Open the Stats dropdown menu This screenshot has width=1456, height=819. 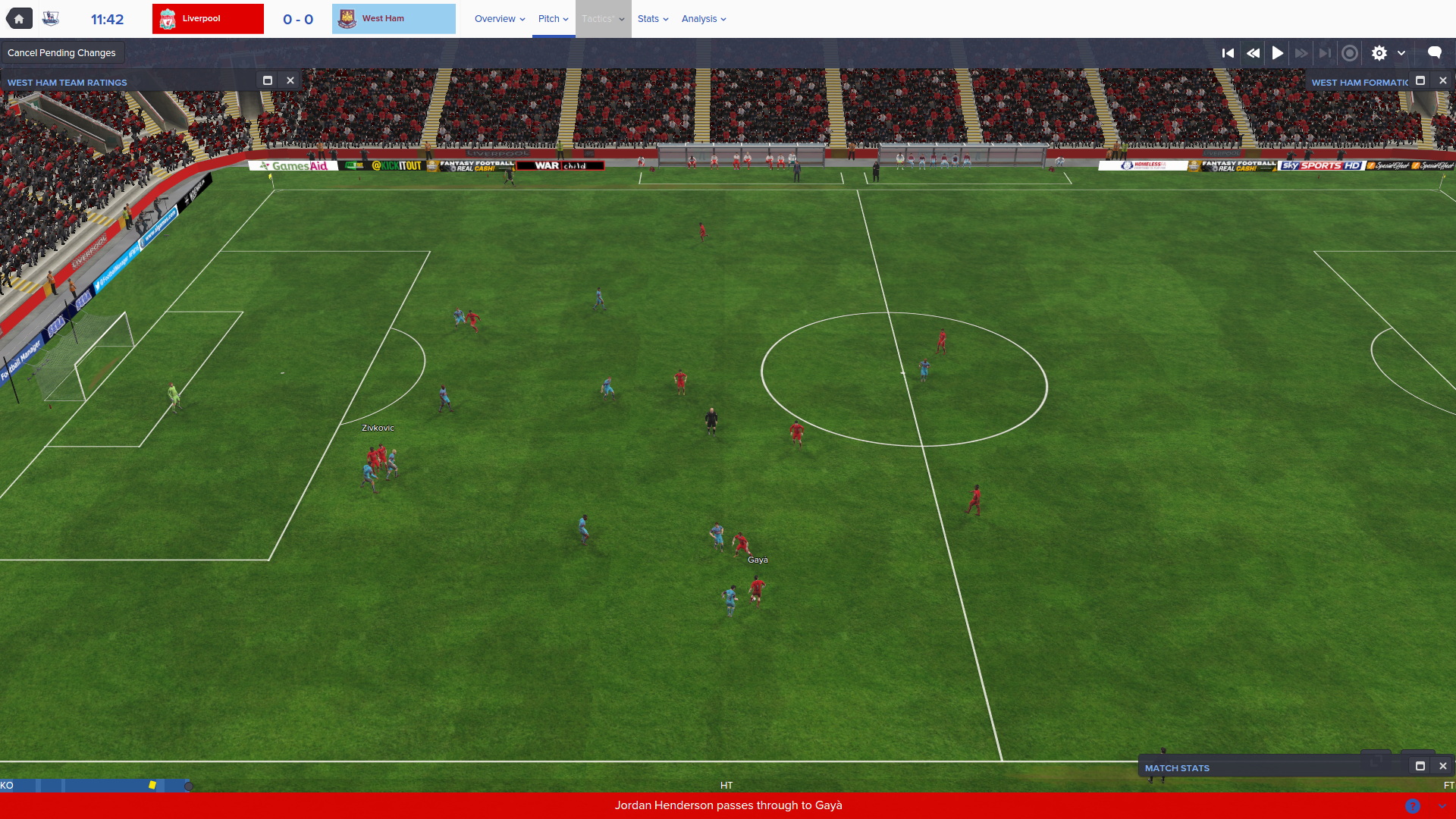point(652,19)
